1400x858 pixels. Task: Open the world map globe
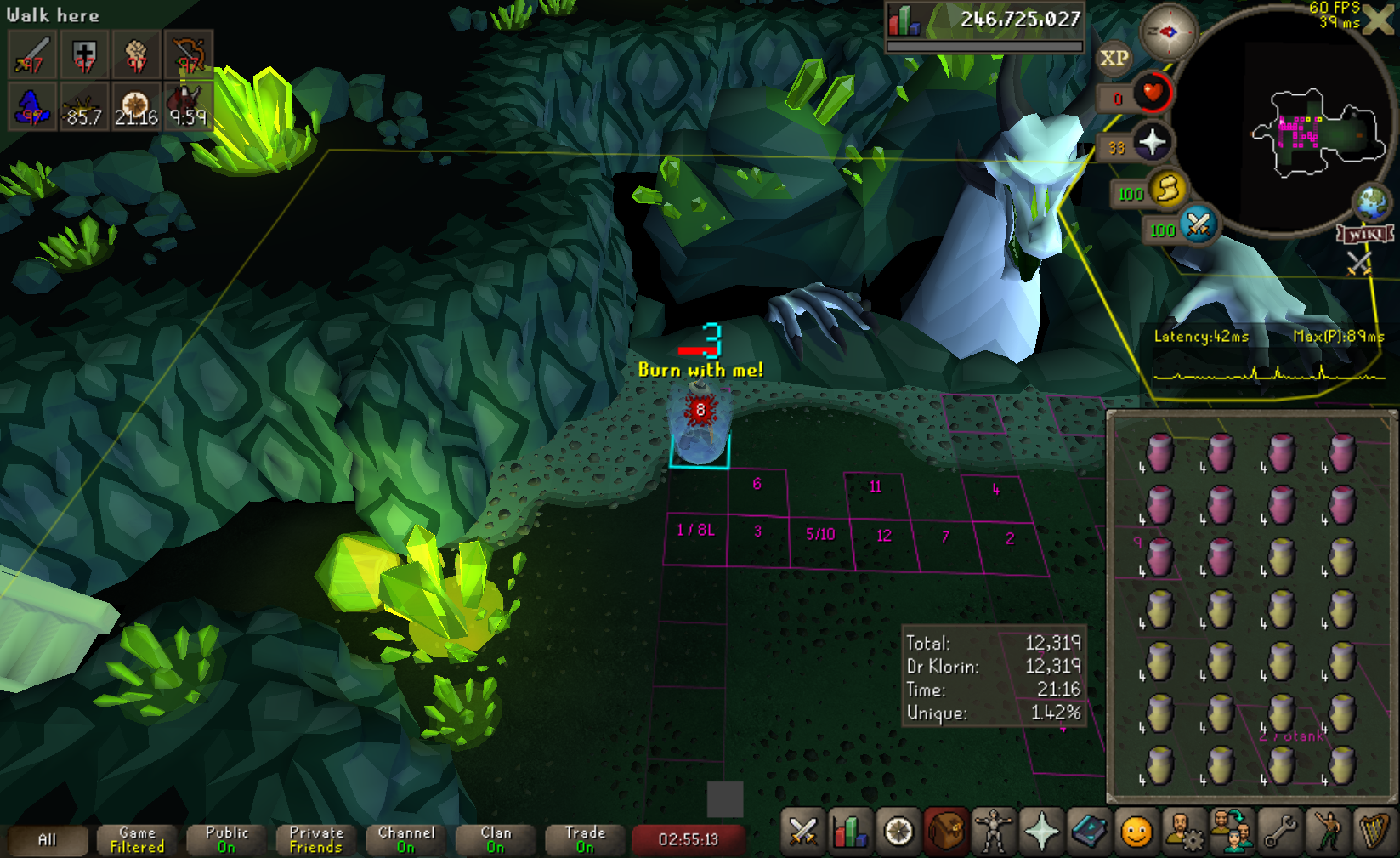[x=1371, y=202]
